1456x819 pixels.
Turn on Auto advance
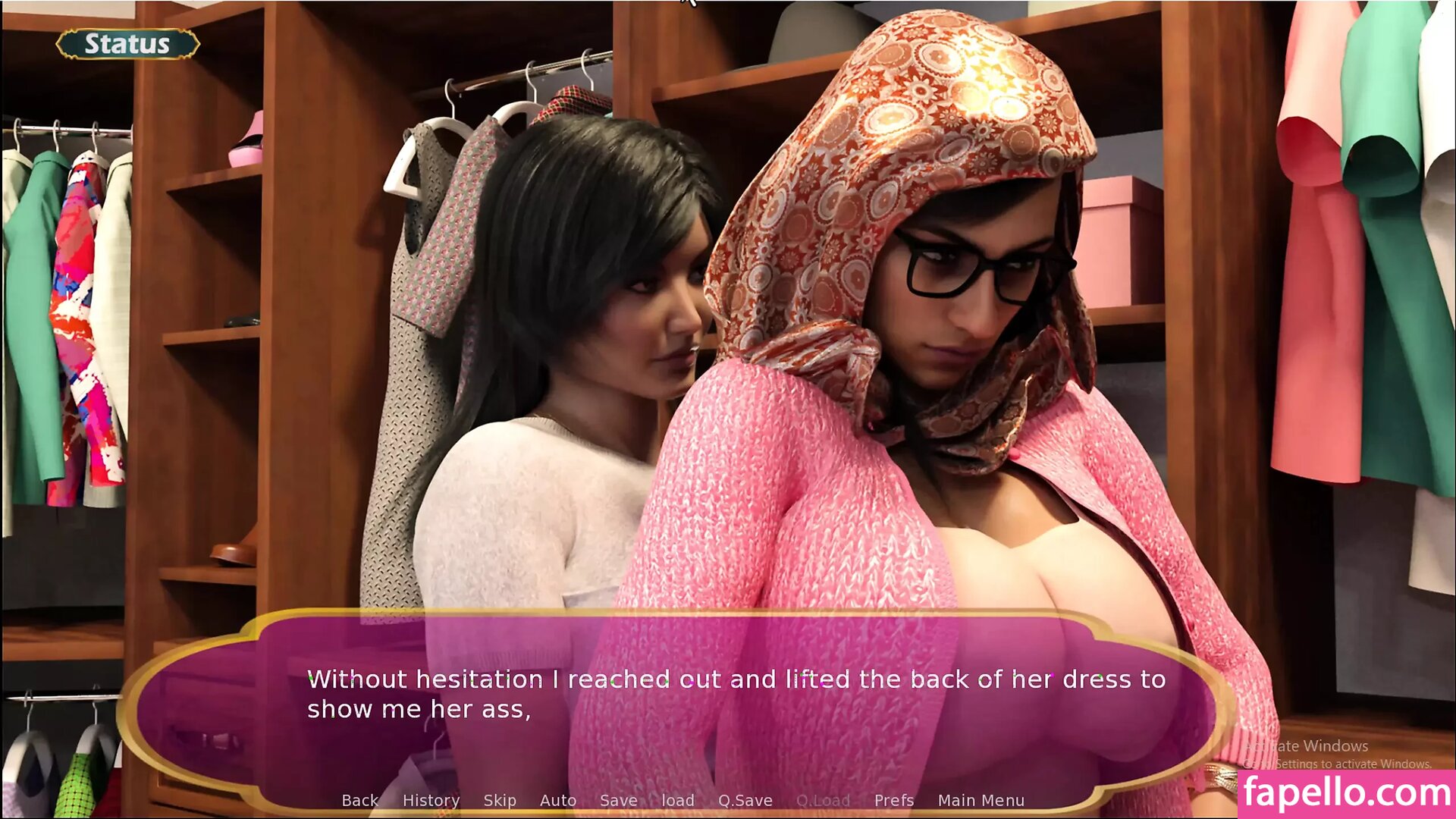tap(558, 800)
